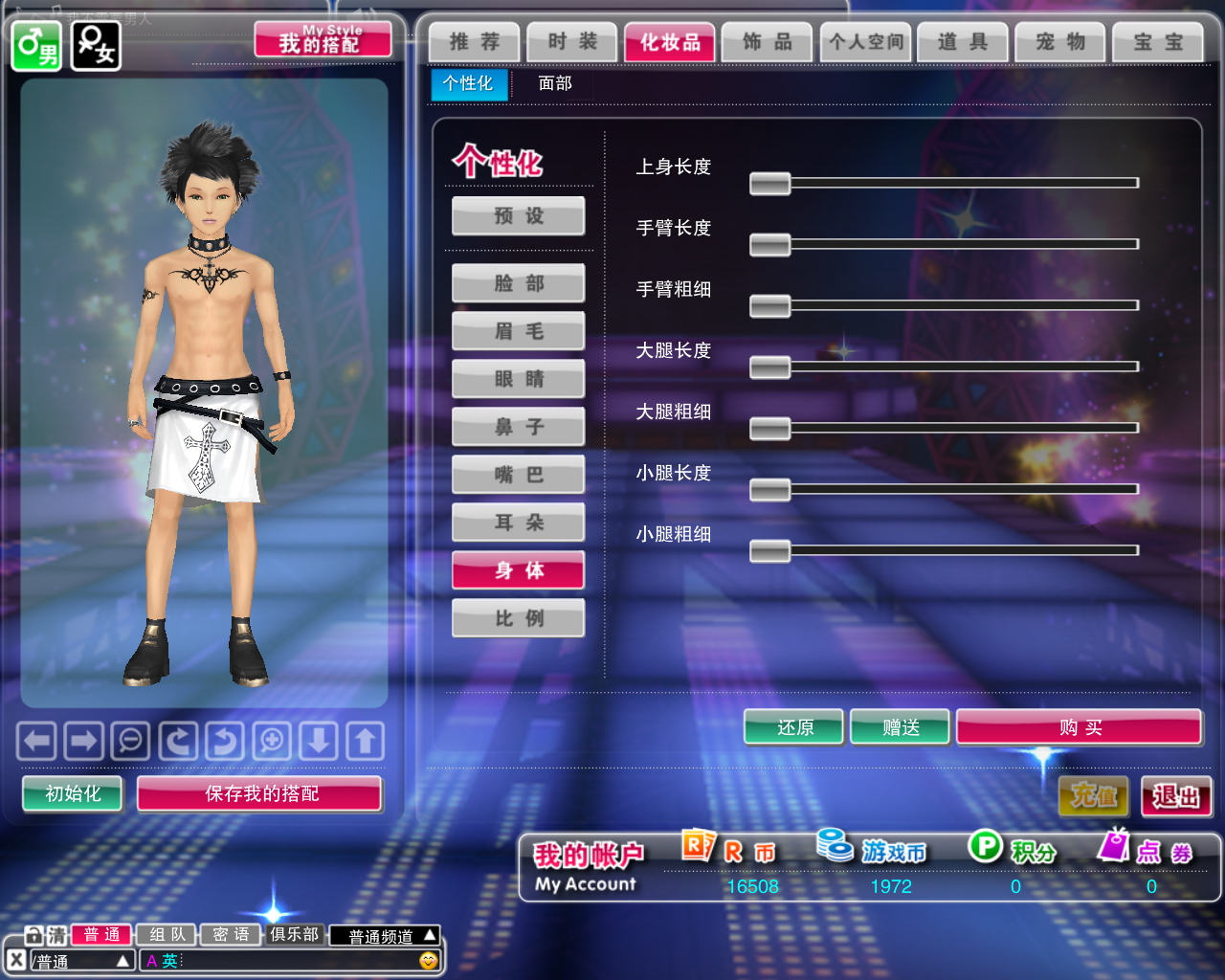
Task: Save outfit with 保存我的搭配
Action: coord(260,793)
